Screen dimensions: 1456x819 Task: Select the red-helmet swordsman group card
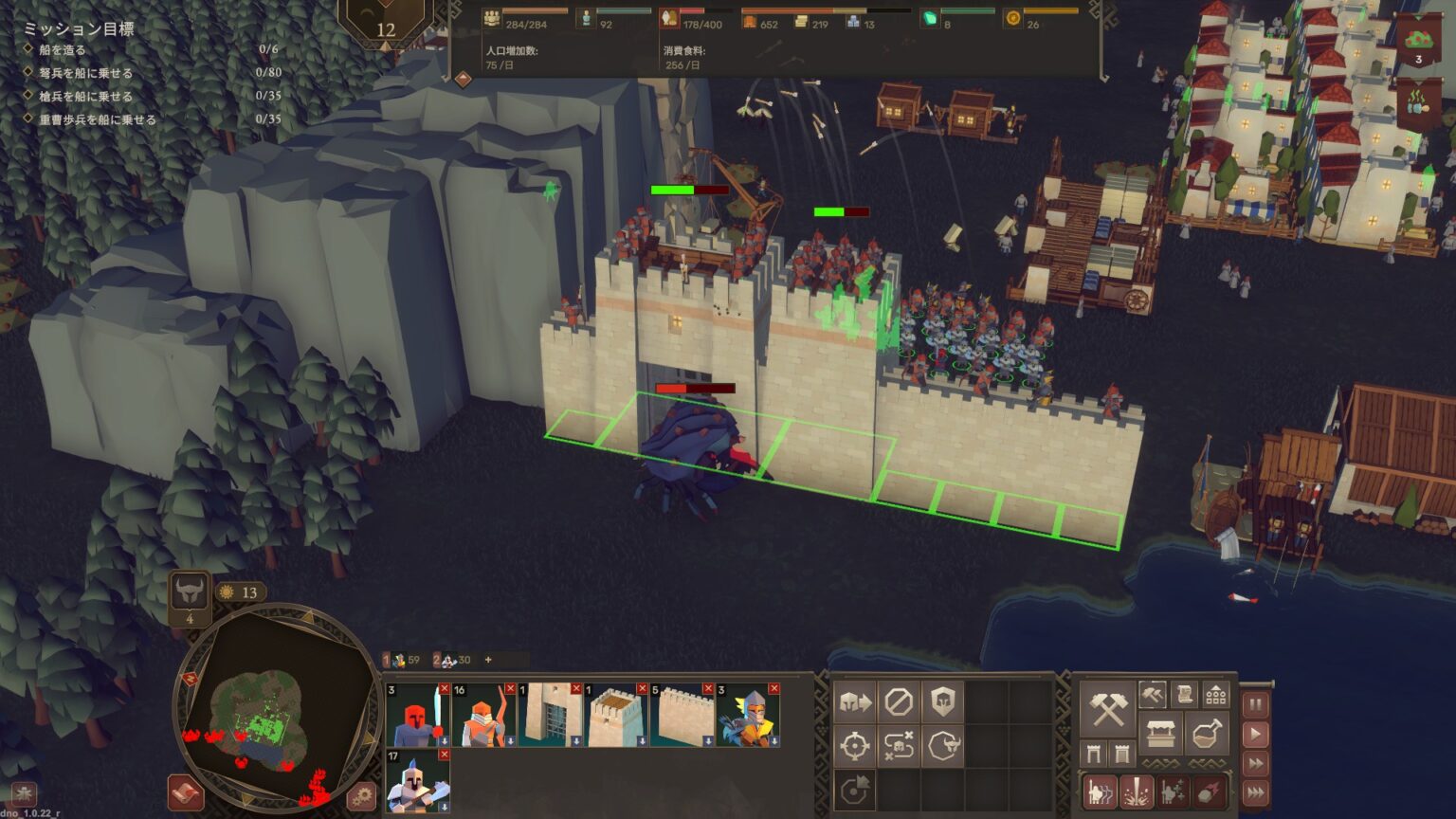pyautogui.click(x=418, y=716)
